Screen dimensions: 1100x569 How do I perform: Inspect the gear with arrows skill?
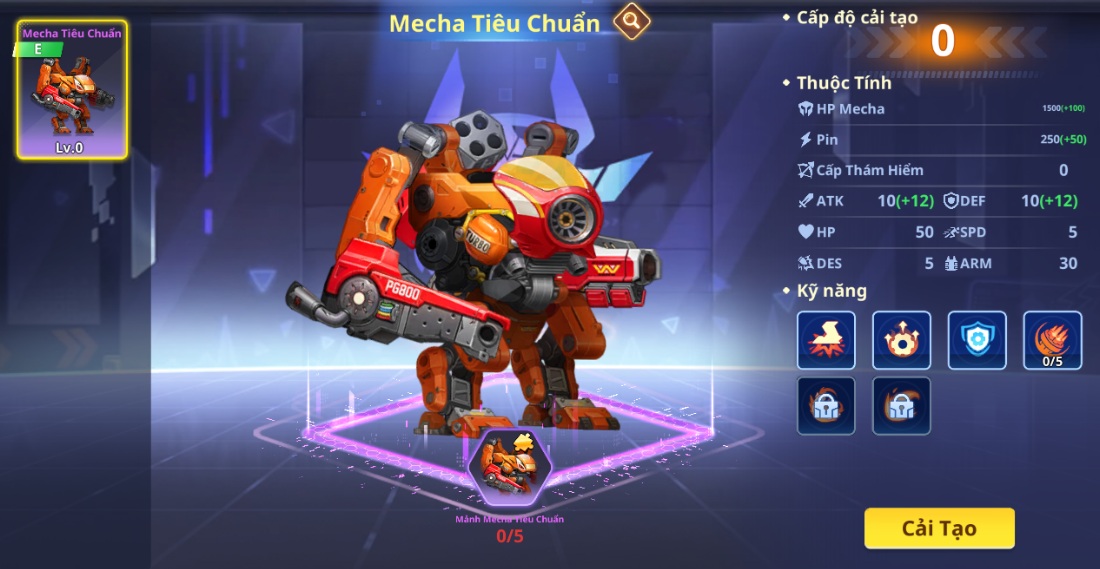(901, 340)
